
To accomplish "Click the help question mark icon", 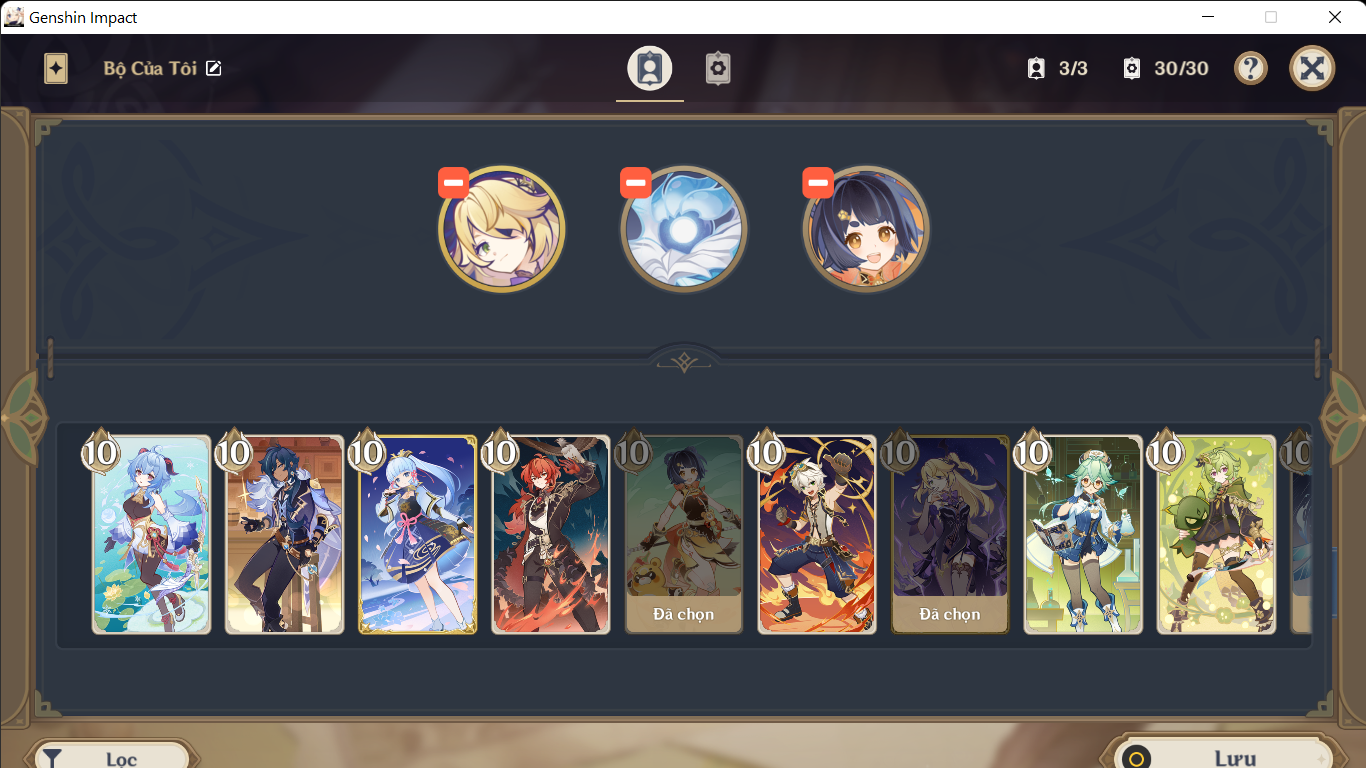I will 1250,68.
